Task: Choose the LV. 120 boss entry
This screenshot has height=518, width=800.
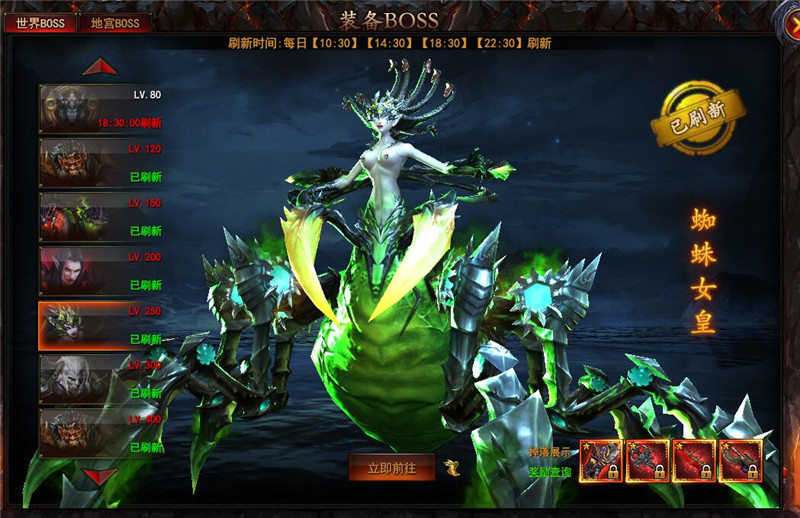Action: pos(101,162)
